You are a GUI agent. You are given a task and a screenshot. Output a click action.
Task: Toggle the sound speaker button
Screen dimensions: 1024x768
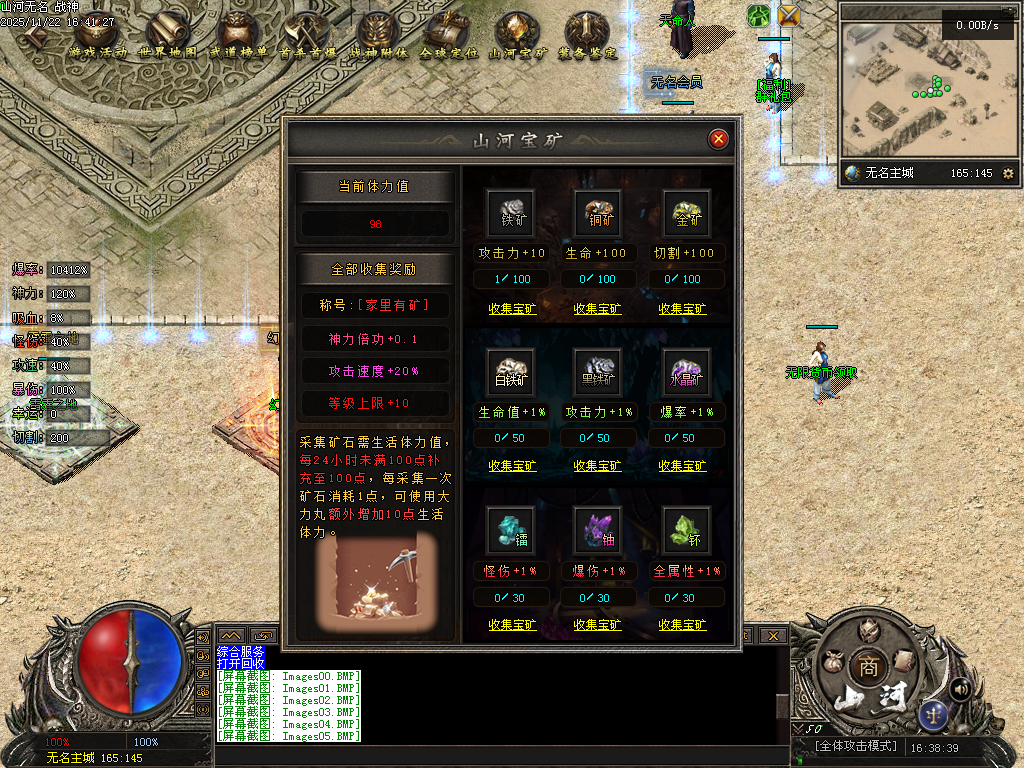click(x=961, y=688)
